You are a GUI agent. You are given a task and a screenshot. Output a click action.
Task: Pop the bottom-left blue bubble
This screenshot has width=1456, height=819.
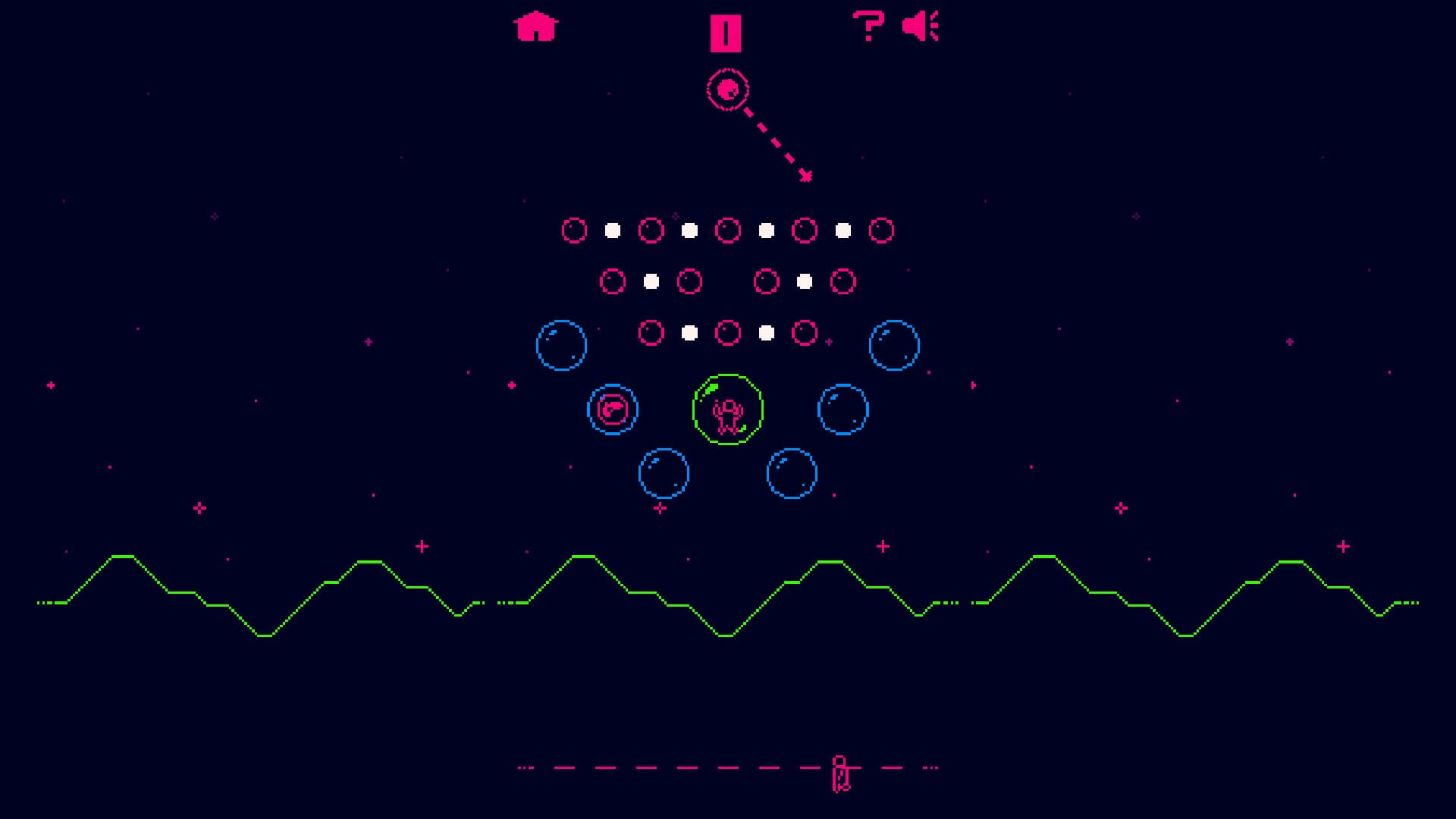tap(664, 472)
